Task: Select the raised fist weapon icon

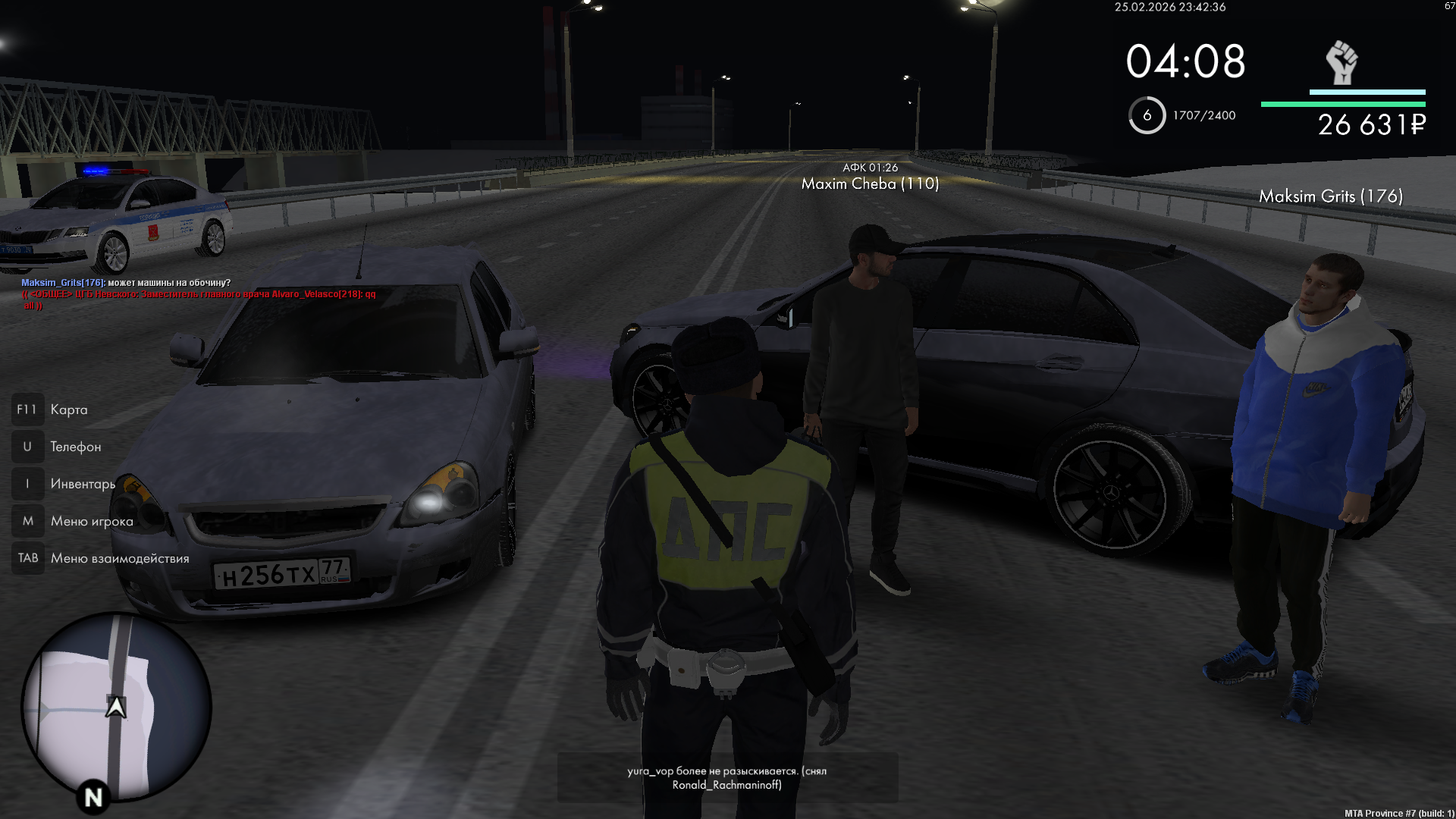Action: pyautogui.click(x=1341, y=63)
